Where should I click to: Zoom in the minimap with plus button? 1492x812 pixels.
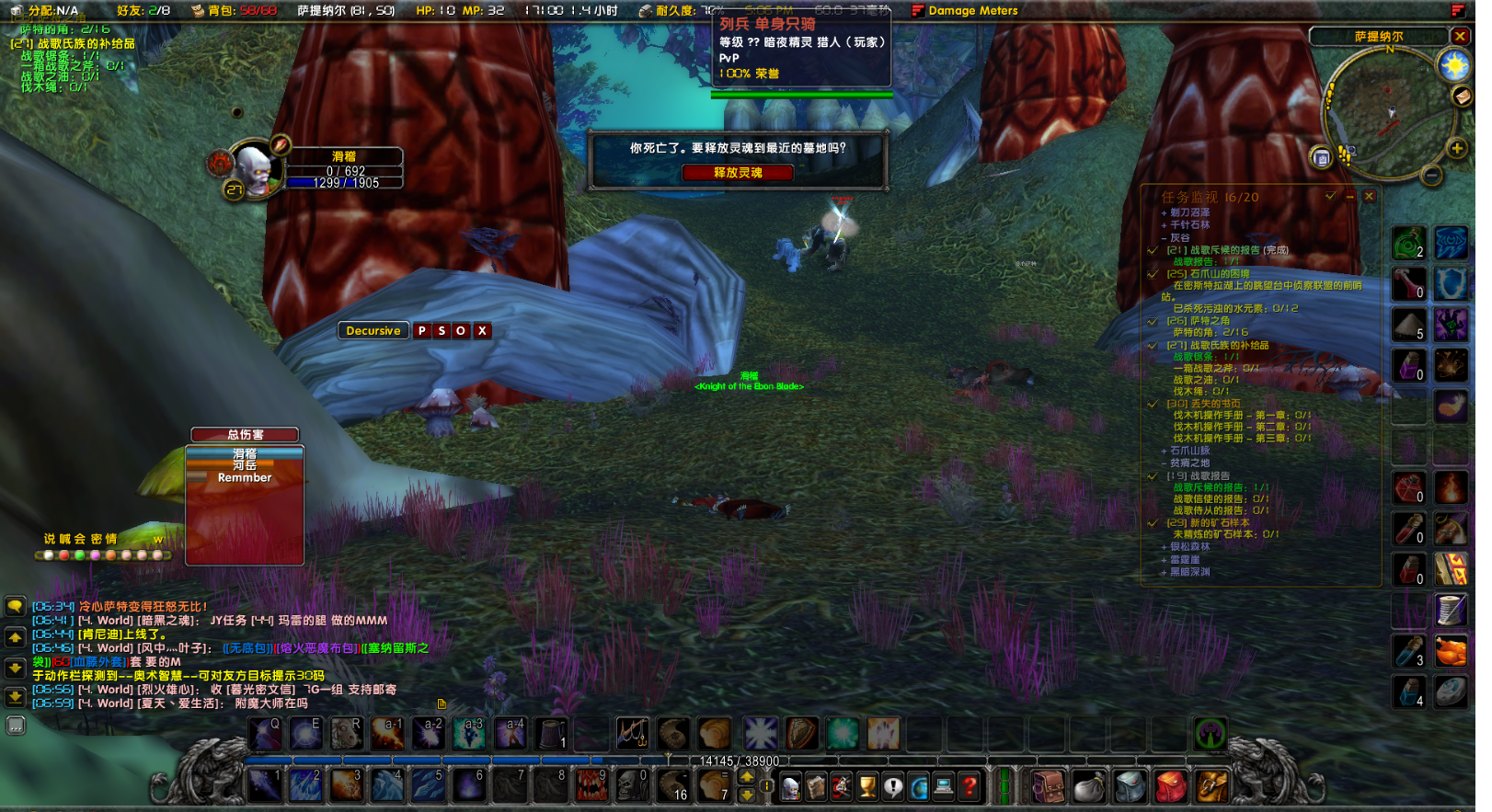(1456, 148)
